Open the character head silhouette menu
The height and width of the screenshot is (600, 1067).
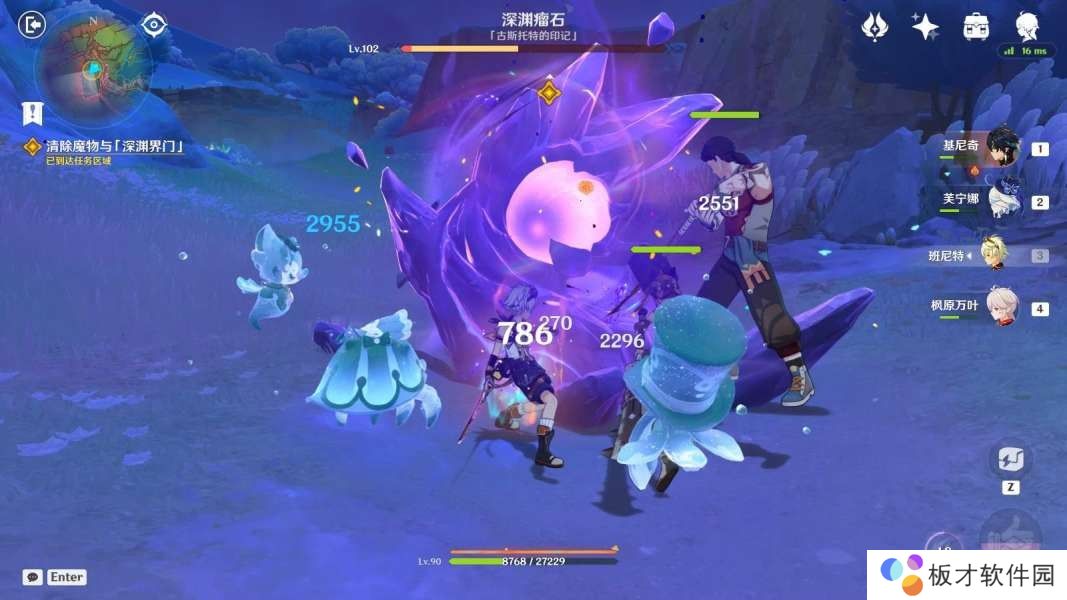coord(1027,25)
